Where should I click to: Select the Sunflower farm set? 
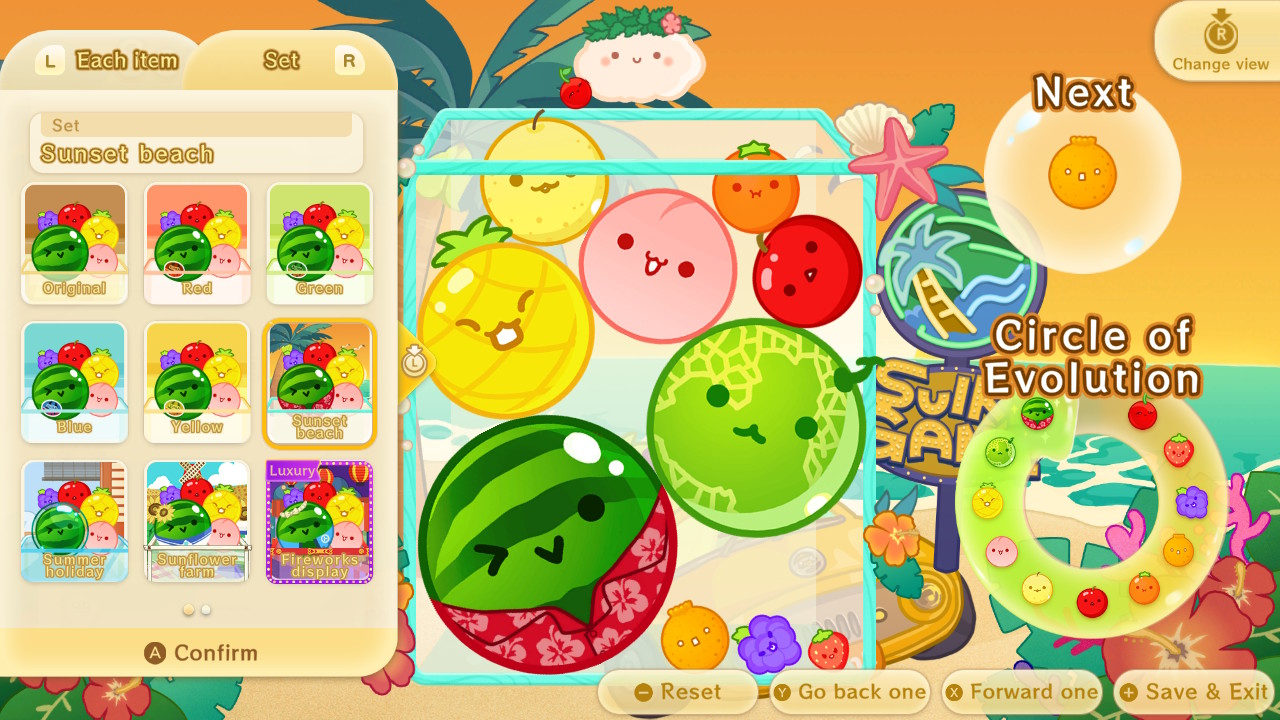[196, 520]
